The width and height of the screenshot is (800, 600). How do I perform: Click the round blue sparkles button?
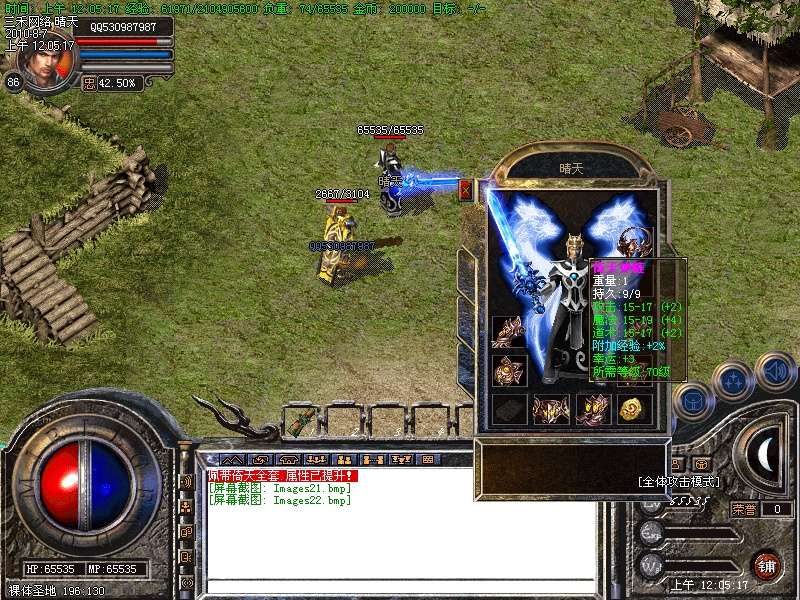[x=735, y=381]
